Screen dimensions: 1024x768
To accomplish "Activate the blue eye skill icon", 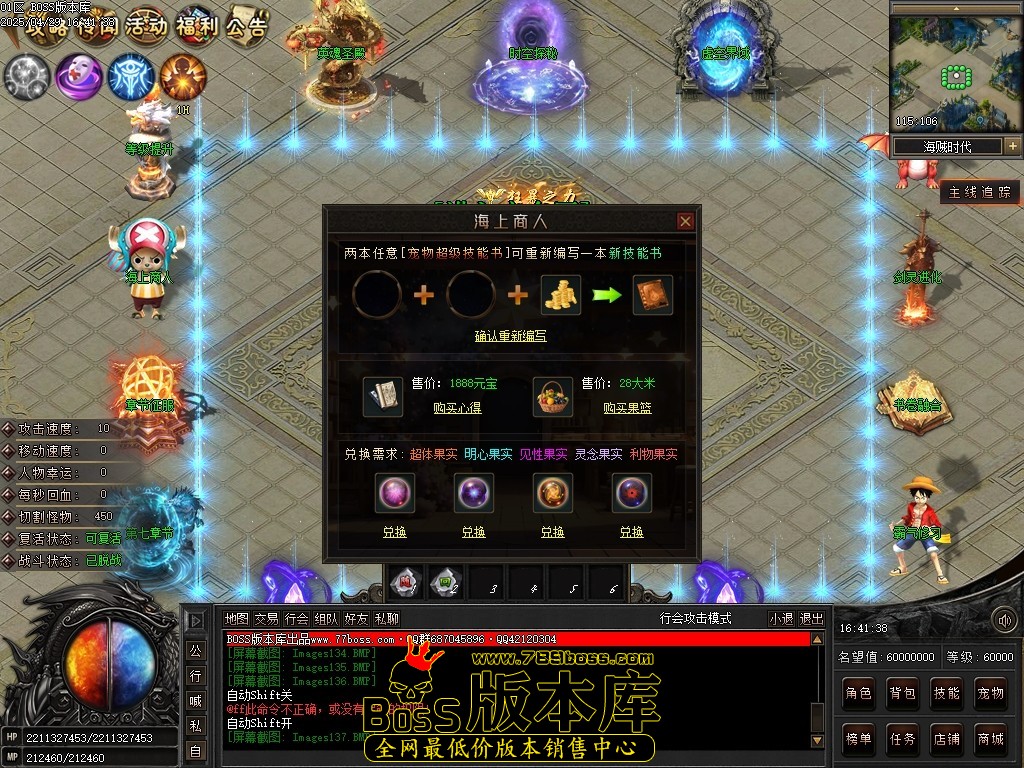I will pos(130,76).
